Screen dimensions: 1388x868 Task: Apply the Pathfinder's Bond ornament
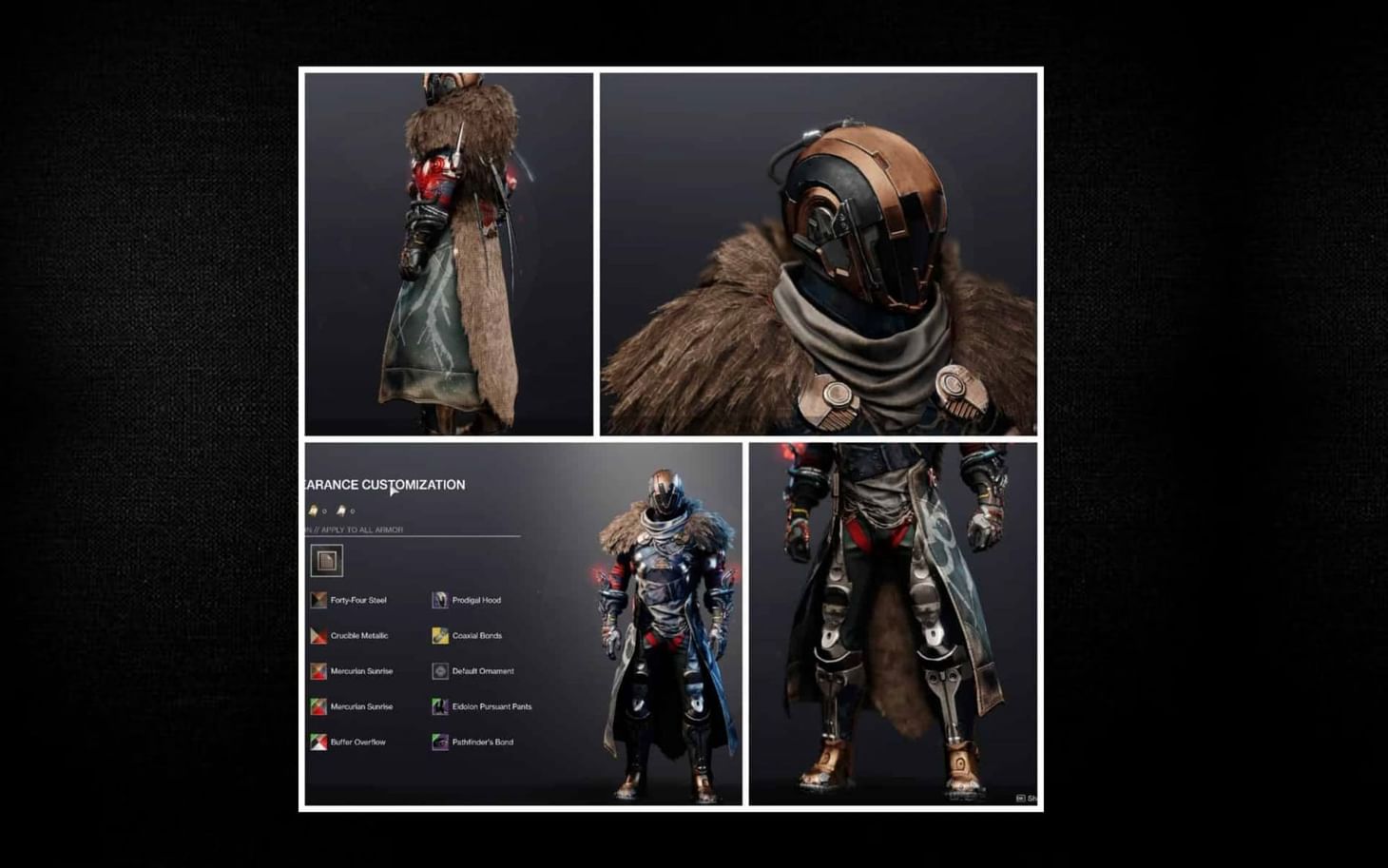(x=442, y=742)
